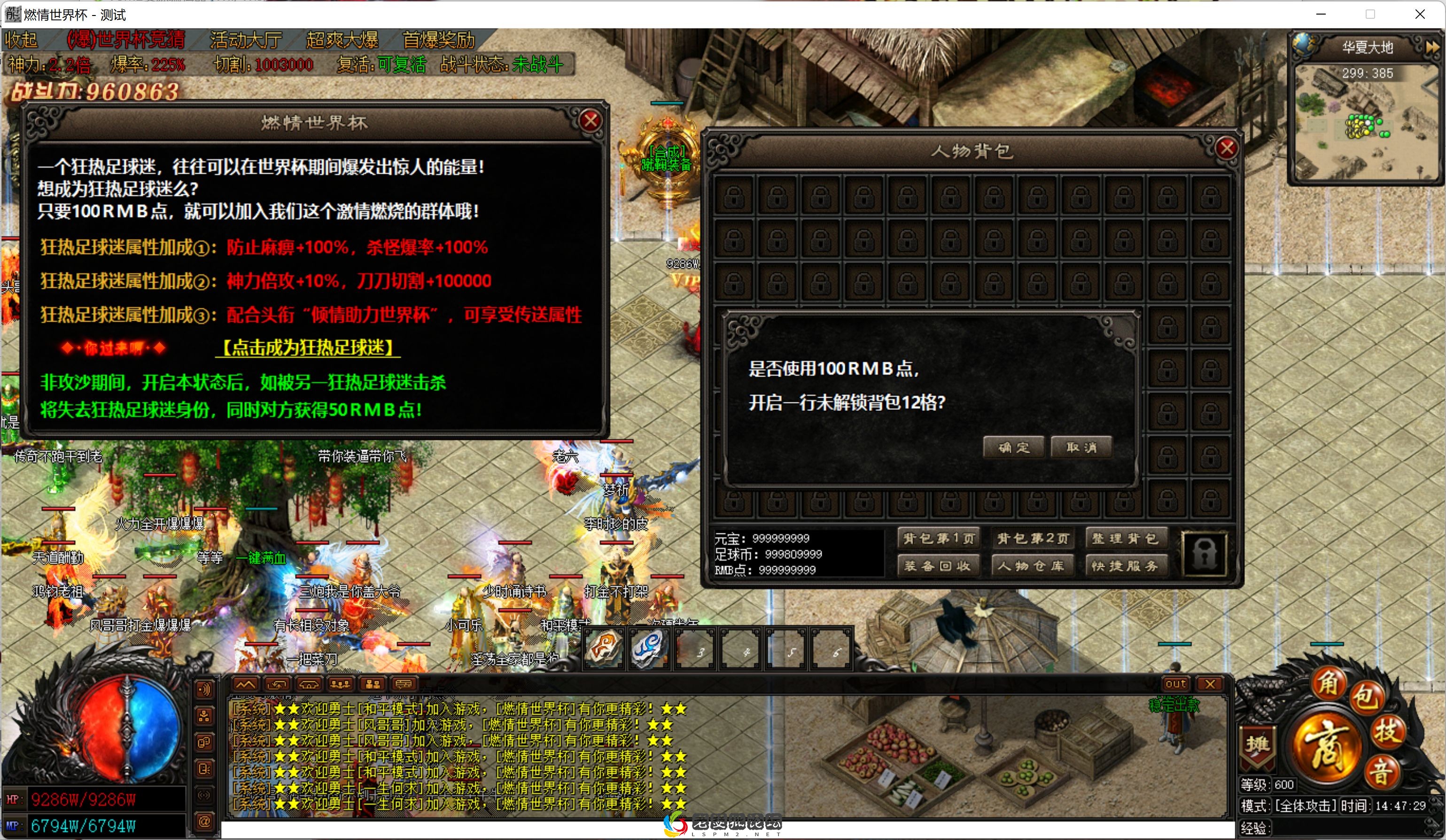This screenshot has width=1446, height=840.
Task: Switch to 背包第2页
Action: (x=1033, y=539)
